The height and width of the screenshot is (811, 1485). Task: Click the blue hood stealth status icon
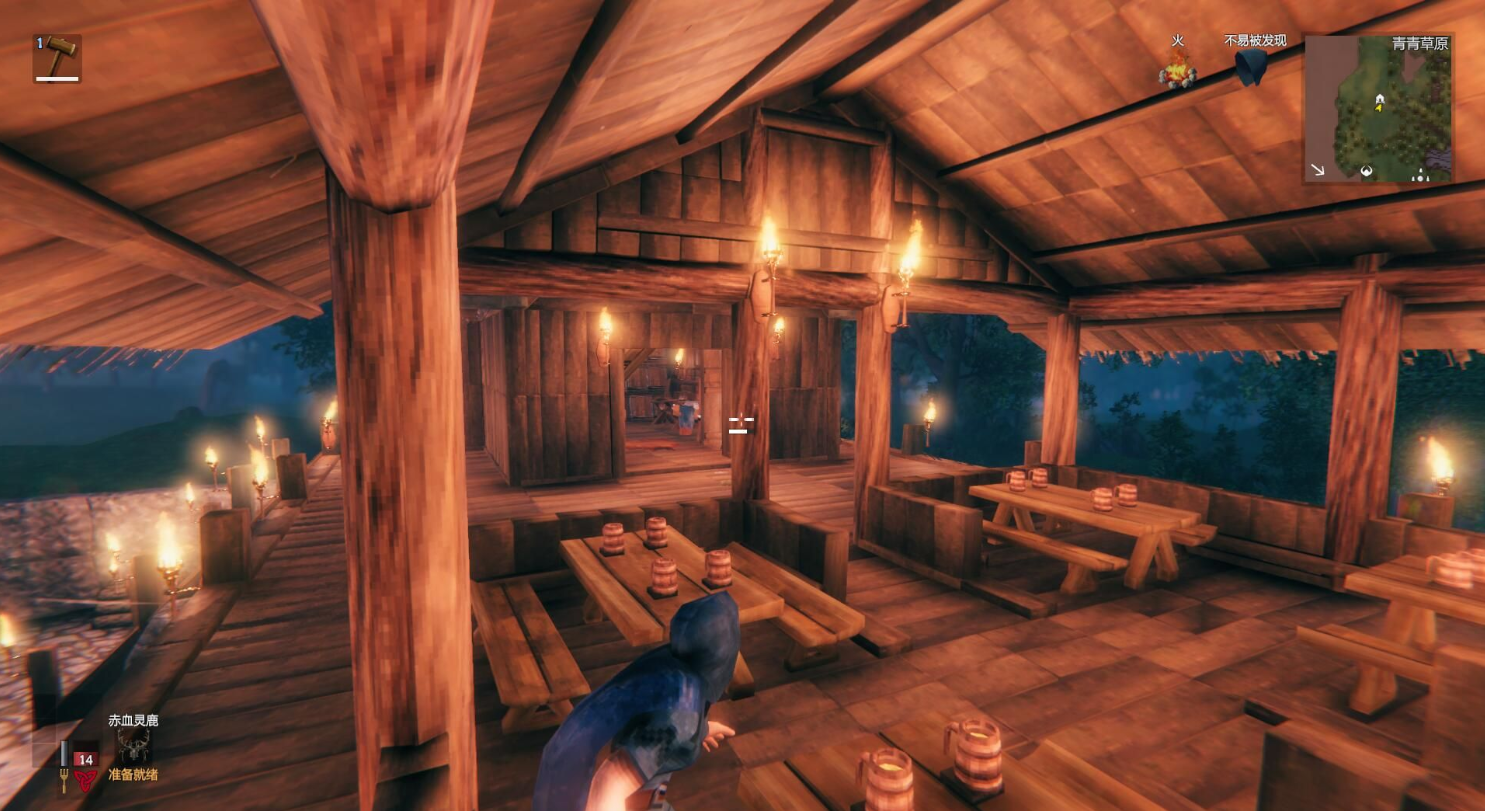1250,68
